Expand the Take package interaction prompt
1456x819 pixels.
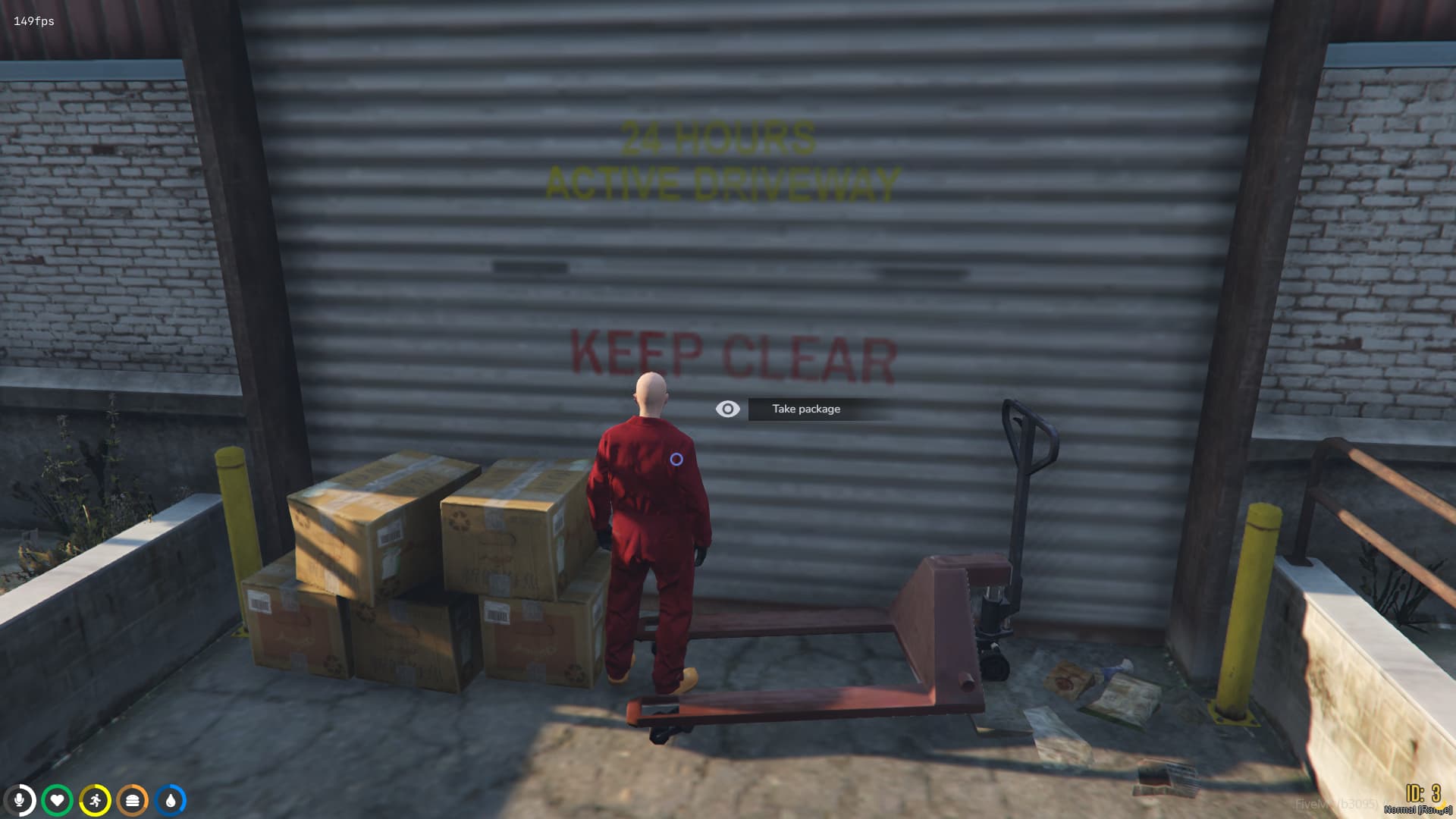806,408
